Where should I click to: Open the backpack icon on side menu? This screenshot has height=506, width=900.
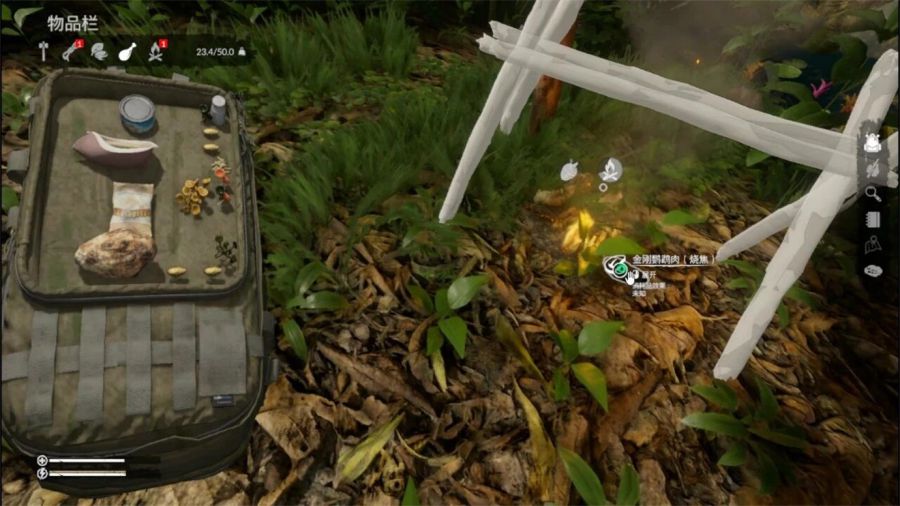click(x=873, y=143)
